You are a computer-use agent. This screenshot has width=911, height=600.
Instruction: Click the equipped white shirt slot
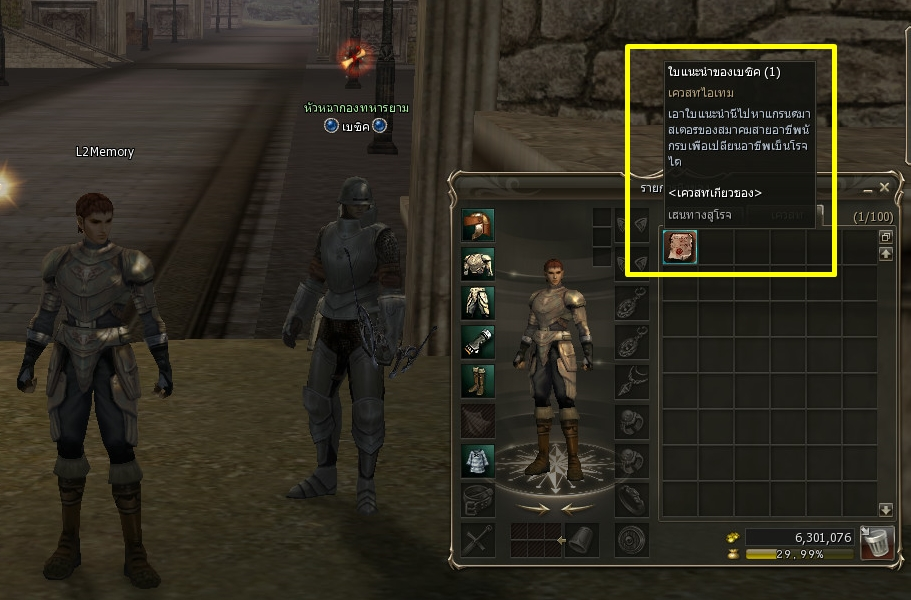click(x=478, y=460)
